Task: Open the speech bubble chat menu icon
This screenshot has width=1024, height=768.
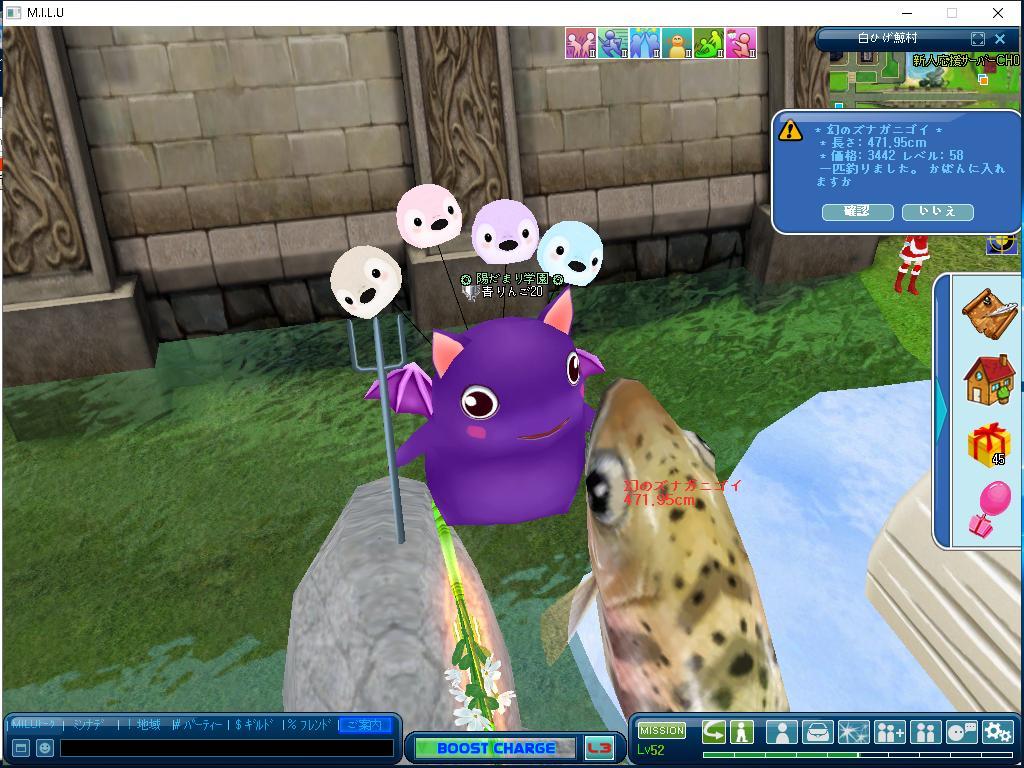Action: click(x=961, y=732)
